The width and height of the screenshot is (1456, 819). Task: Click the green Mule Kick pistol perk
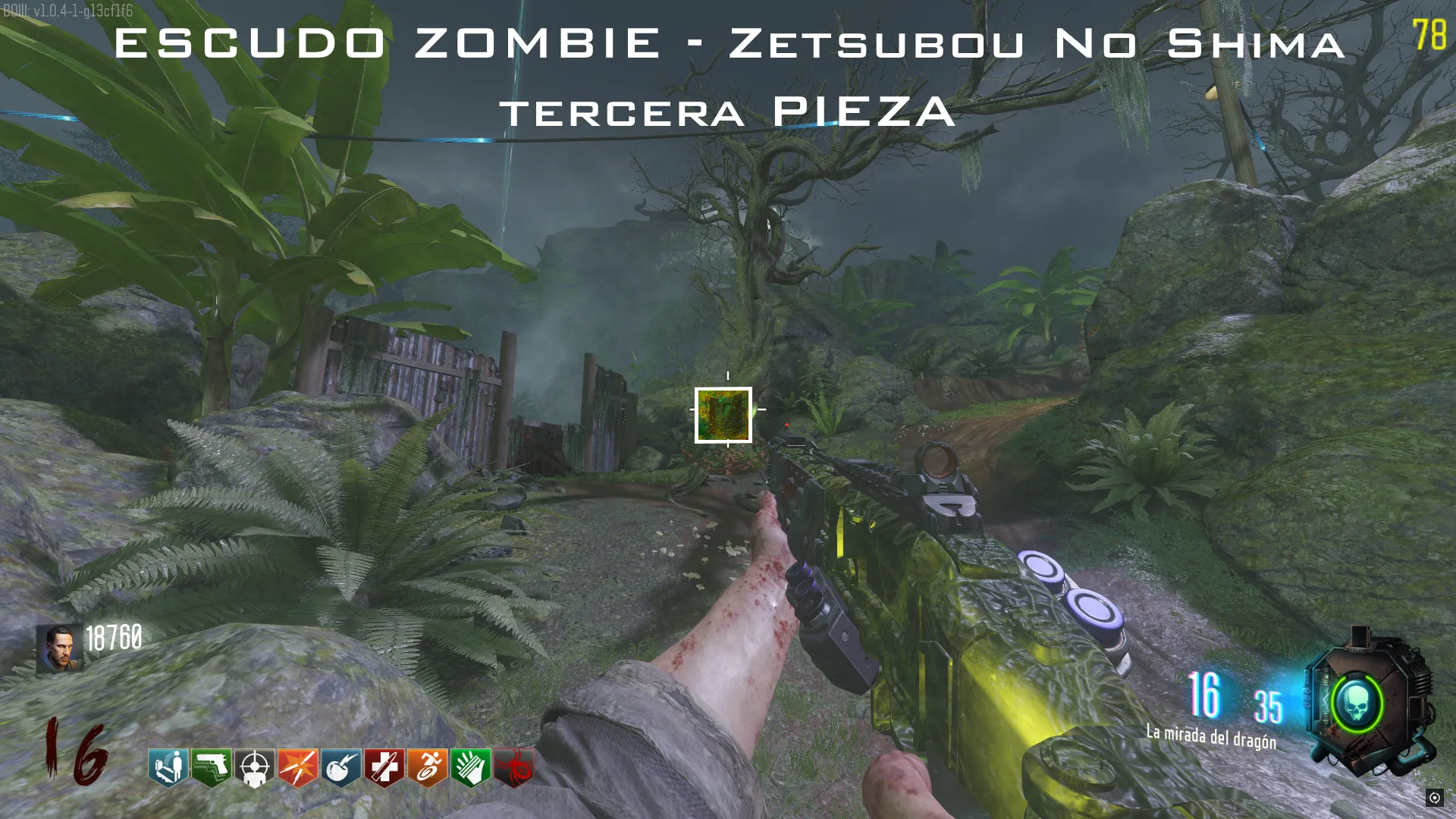212,767
